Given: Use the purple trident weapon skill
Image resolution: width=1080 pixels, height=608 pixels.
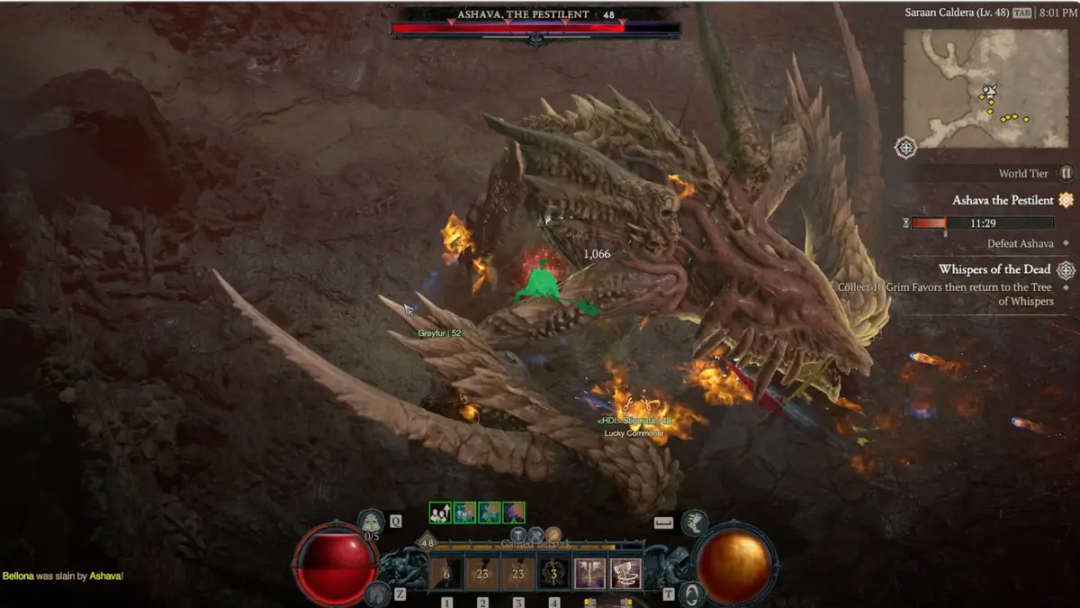Looking at the screenshot, I should (x=590, y=573).
